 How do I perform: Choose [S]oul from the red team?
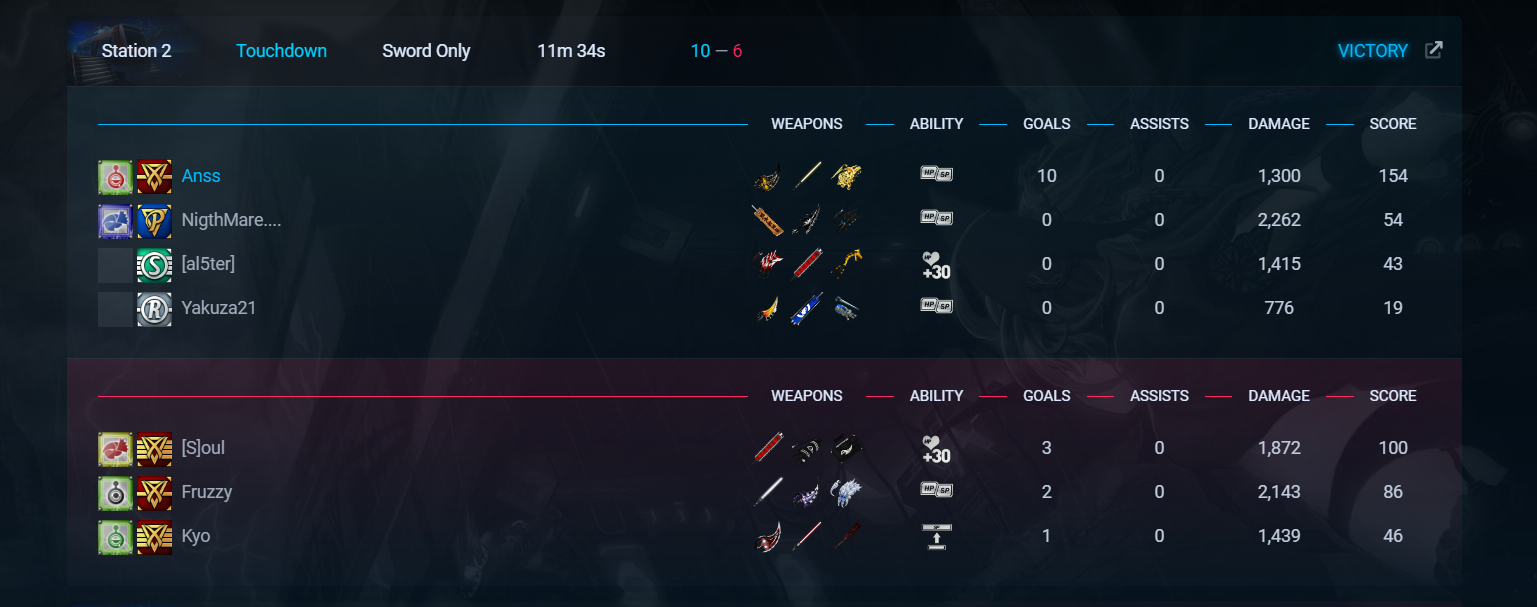[203, 448]
